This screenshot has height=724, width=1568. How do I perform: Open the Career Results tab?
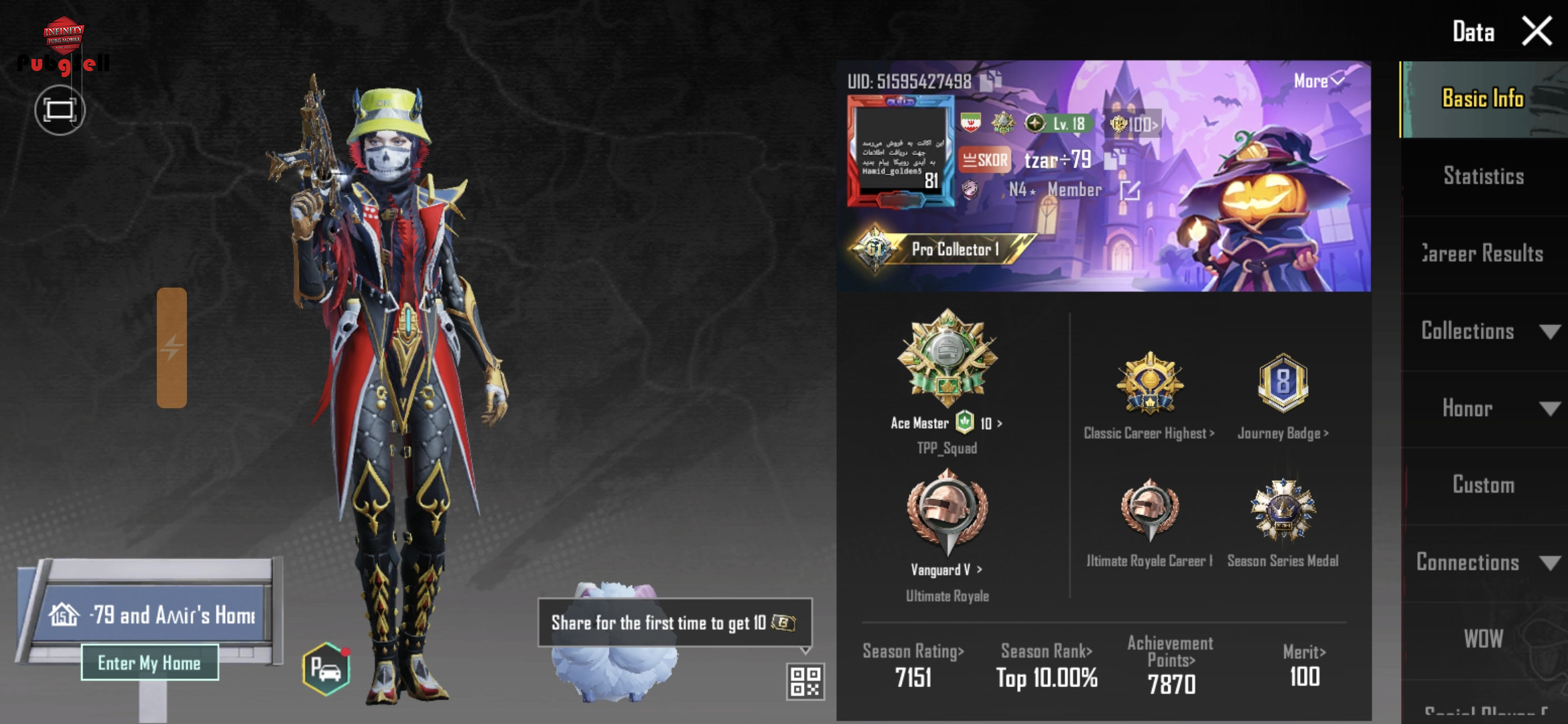1483,254
